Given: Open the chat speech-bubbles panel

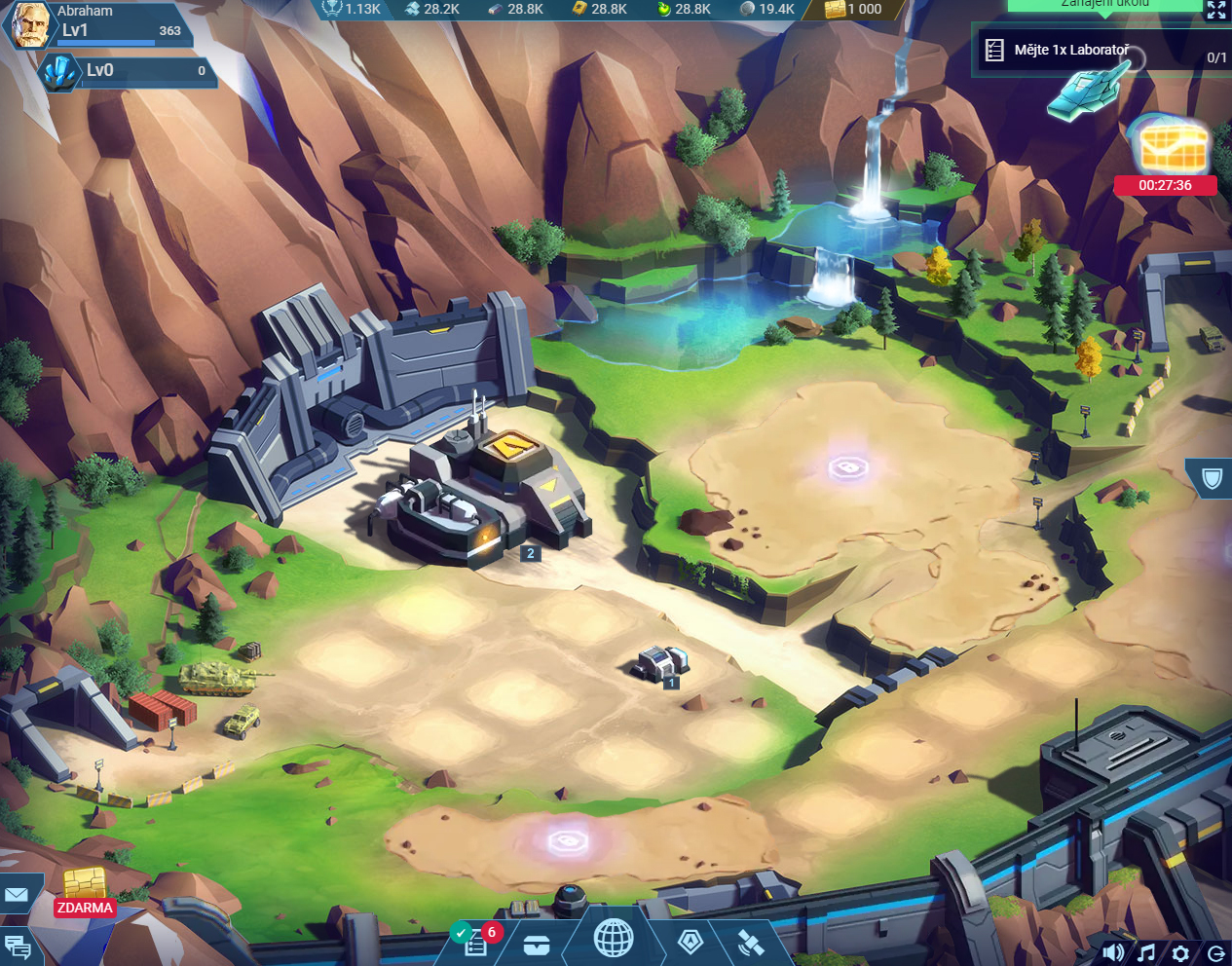Looking at the screenshot, I should [x=18, y=947].
